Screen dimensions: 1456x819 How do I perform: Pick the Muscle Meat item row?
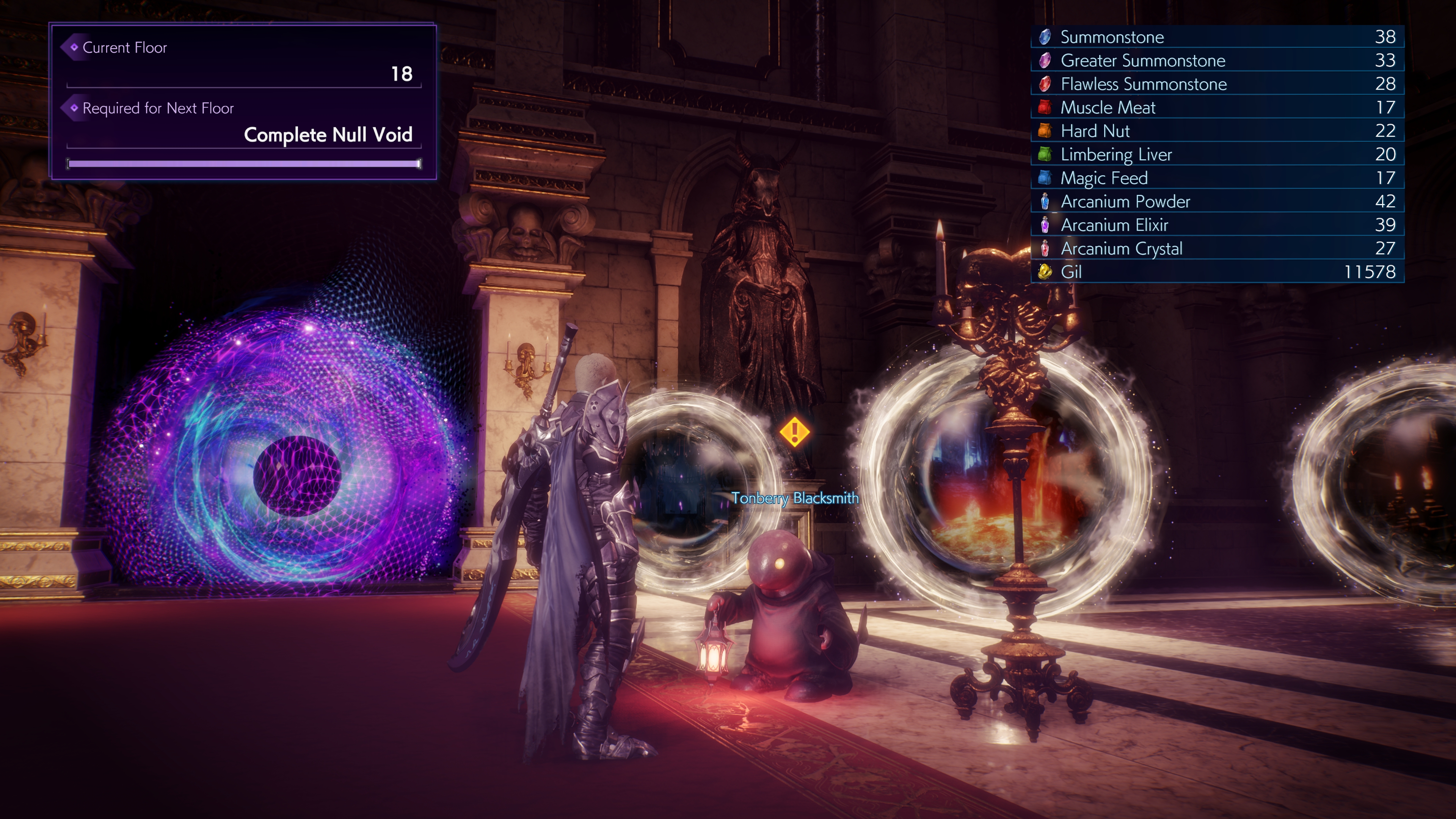1218,107
